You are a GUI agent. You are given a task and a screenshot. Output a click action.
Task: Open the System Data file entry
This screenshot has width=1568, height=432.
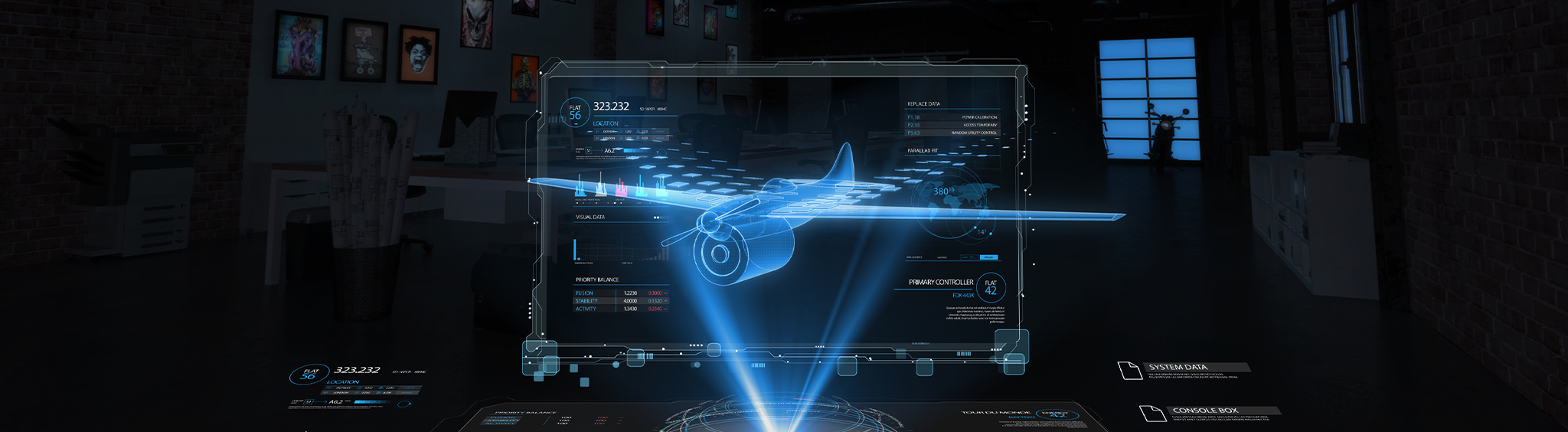1178,368
